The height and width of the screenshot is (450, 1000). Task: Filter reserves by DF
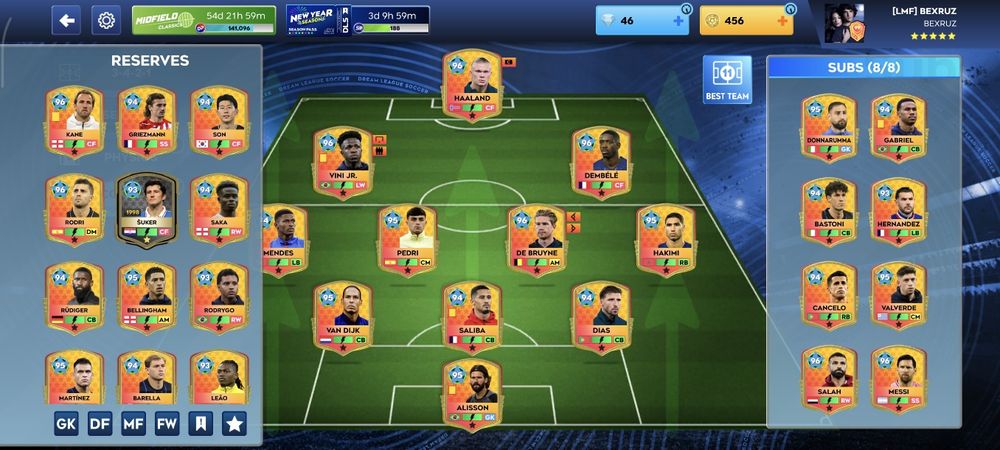(x=100, y=423)
